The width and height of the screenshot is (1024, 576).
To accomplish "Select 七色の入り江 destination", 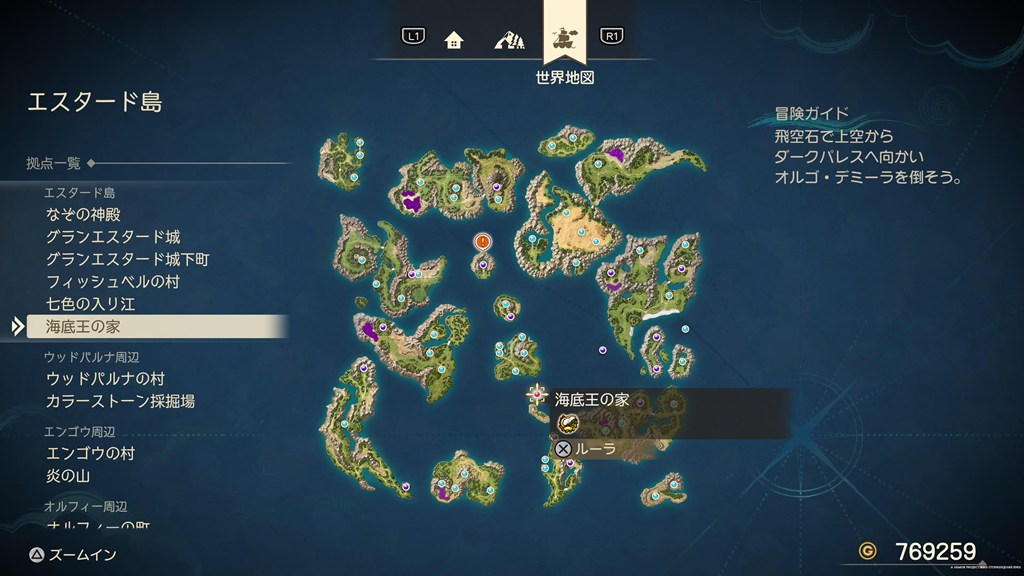I will click(x=90, y=303).
